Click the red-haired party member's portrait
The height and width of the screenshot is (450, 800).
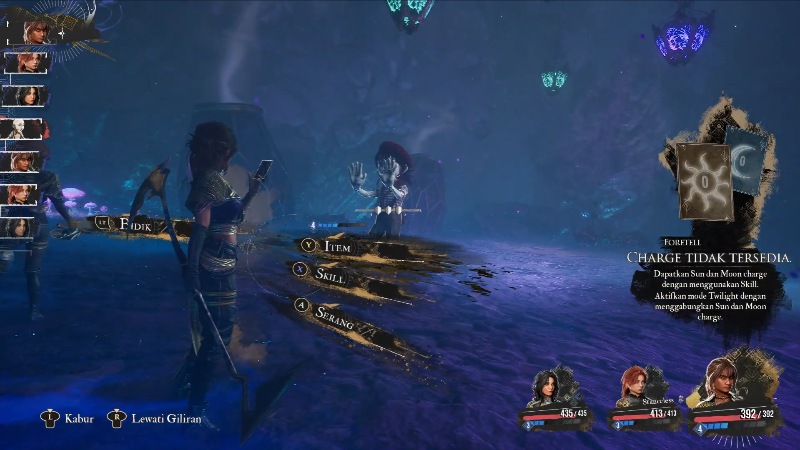[637, 384]
